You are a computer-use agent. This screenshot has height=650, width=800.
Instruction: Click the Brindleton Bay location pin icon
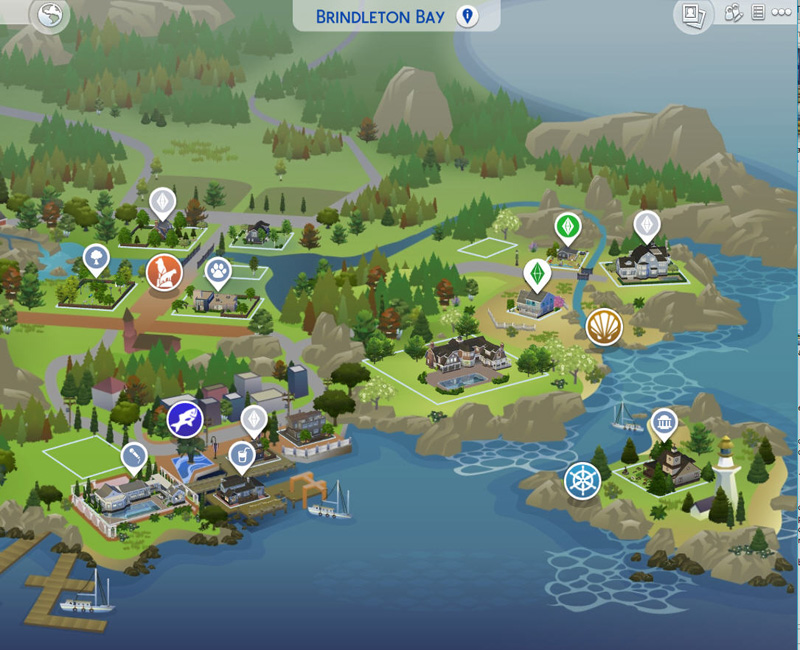pos(466,16)
